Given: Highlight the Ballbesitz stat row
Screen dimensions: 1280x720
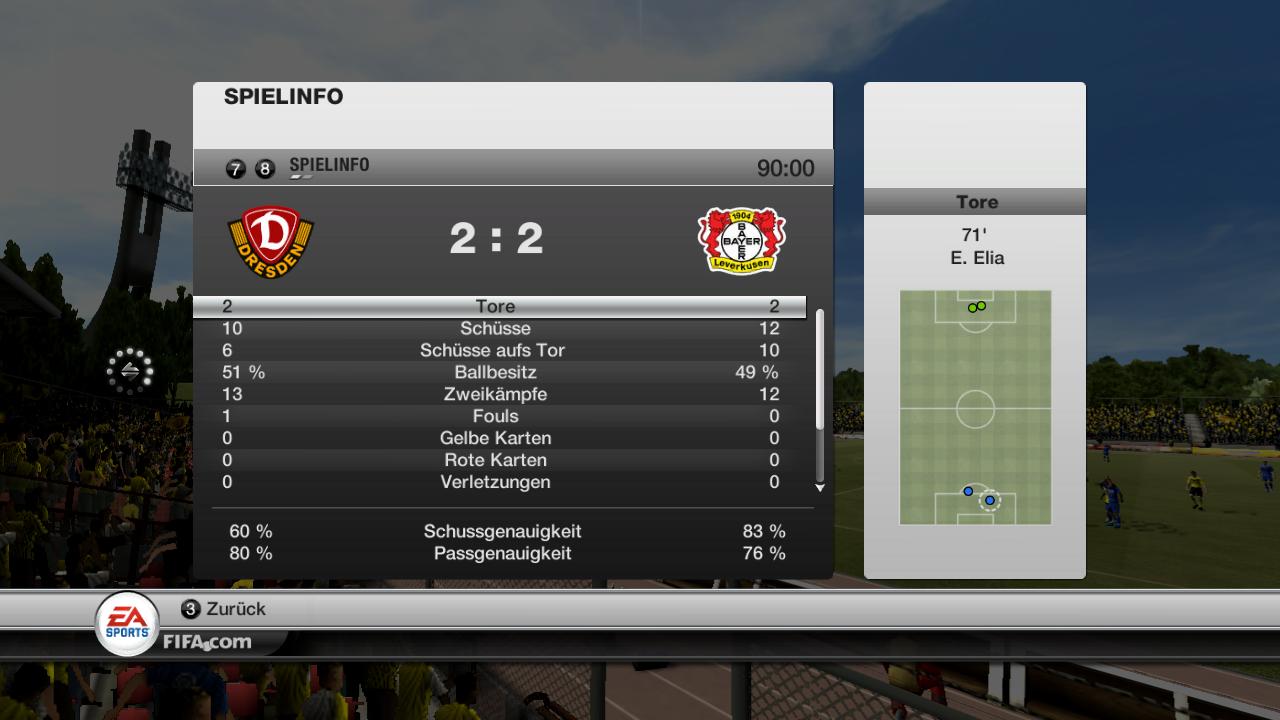Looking at the screenshot, I should point(496,372).
